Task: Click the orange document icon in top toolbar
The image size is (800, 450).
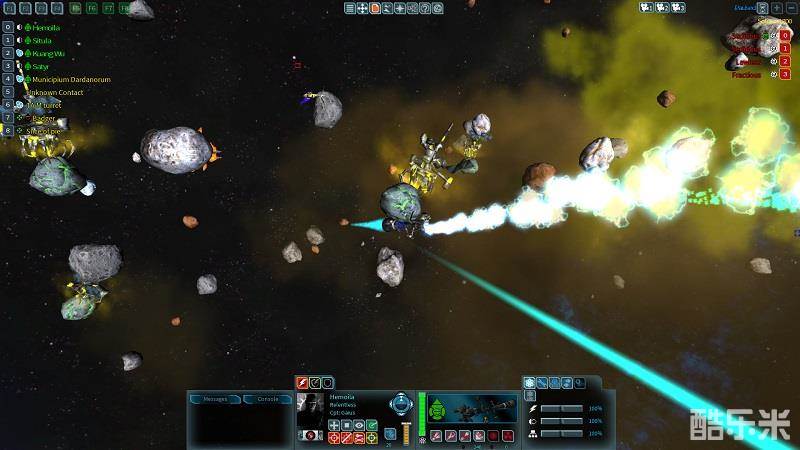Action: [x=375, y=8]
